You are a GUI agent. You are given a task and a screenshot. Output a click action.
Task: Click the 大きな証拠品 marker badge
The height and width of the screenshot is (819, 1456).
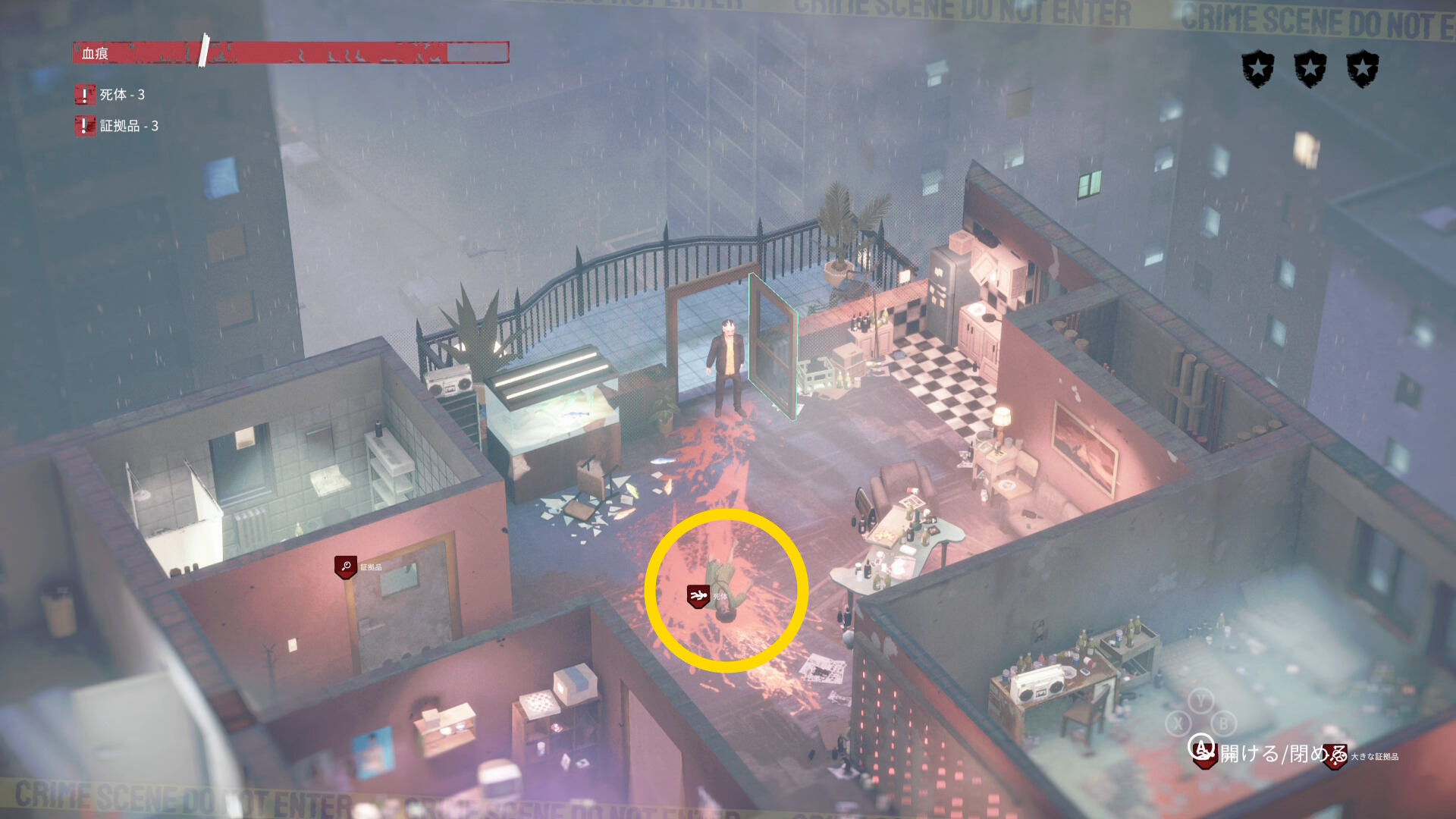pos(1335,757)
